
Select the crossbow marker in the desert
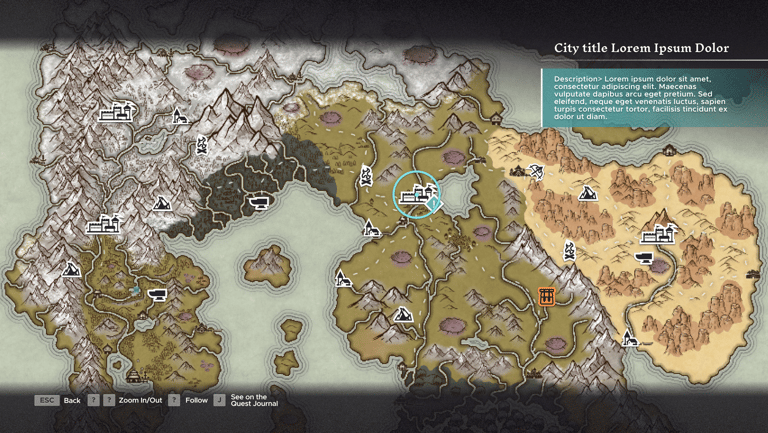pos(535,172)
